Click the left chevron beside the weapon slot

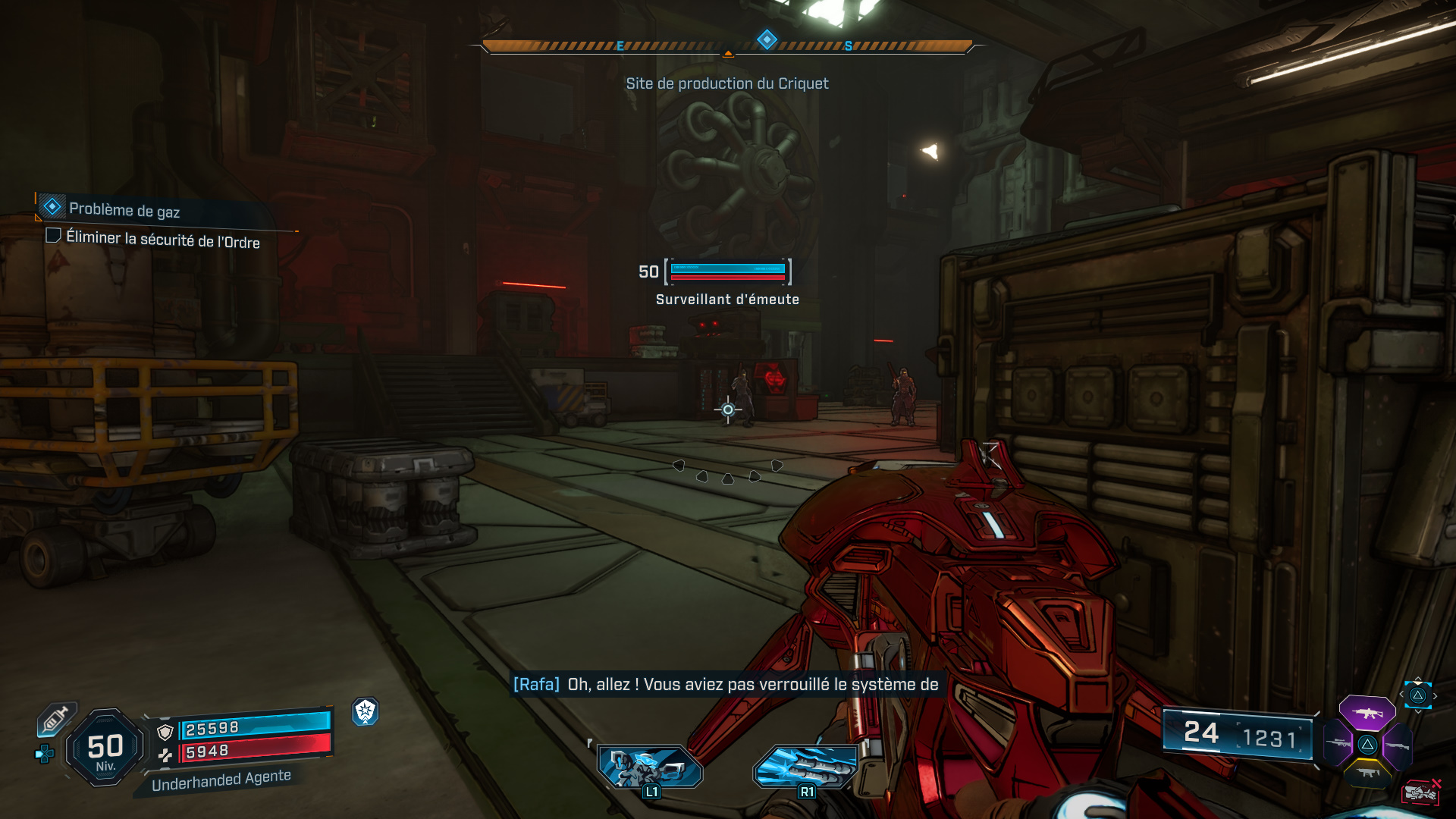[1401, 693]
